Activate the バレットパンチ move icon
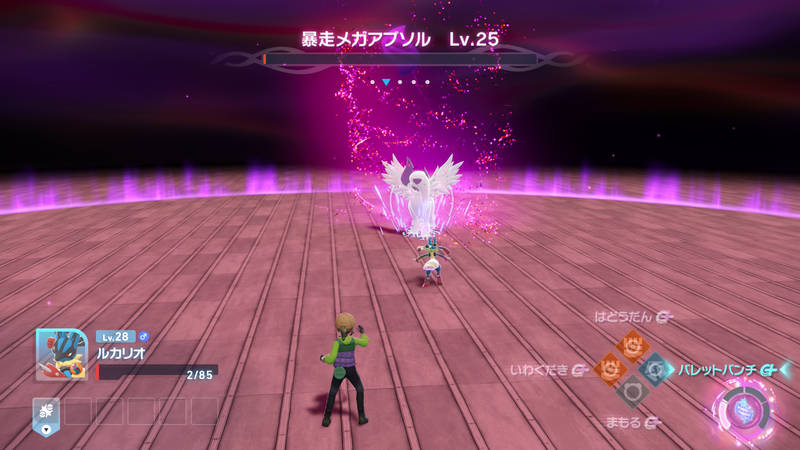This screenshot has width=800, height=450. (656, 369)
